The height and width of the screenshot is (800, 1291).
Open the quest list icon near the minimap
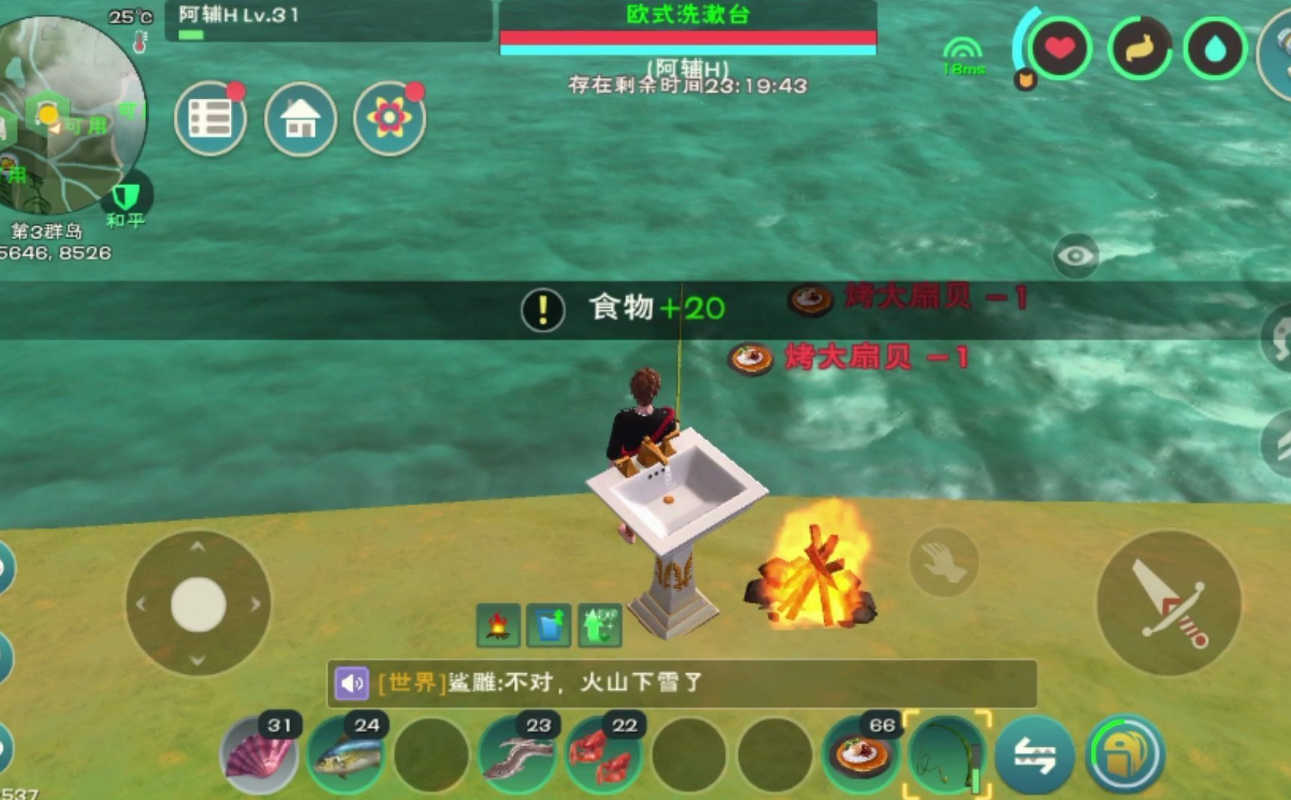pyautogui.click(x=212, y=118)
